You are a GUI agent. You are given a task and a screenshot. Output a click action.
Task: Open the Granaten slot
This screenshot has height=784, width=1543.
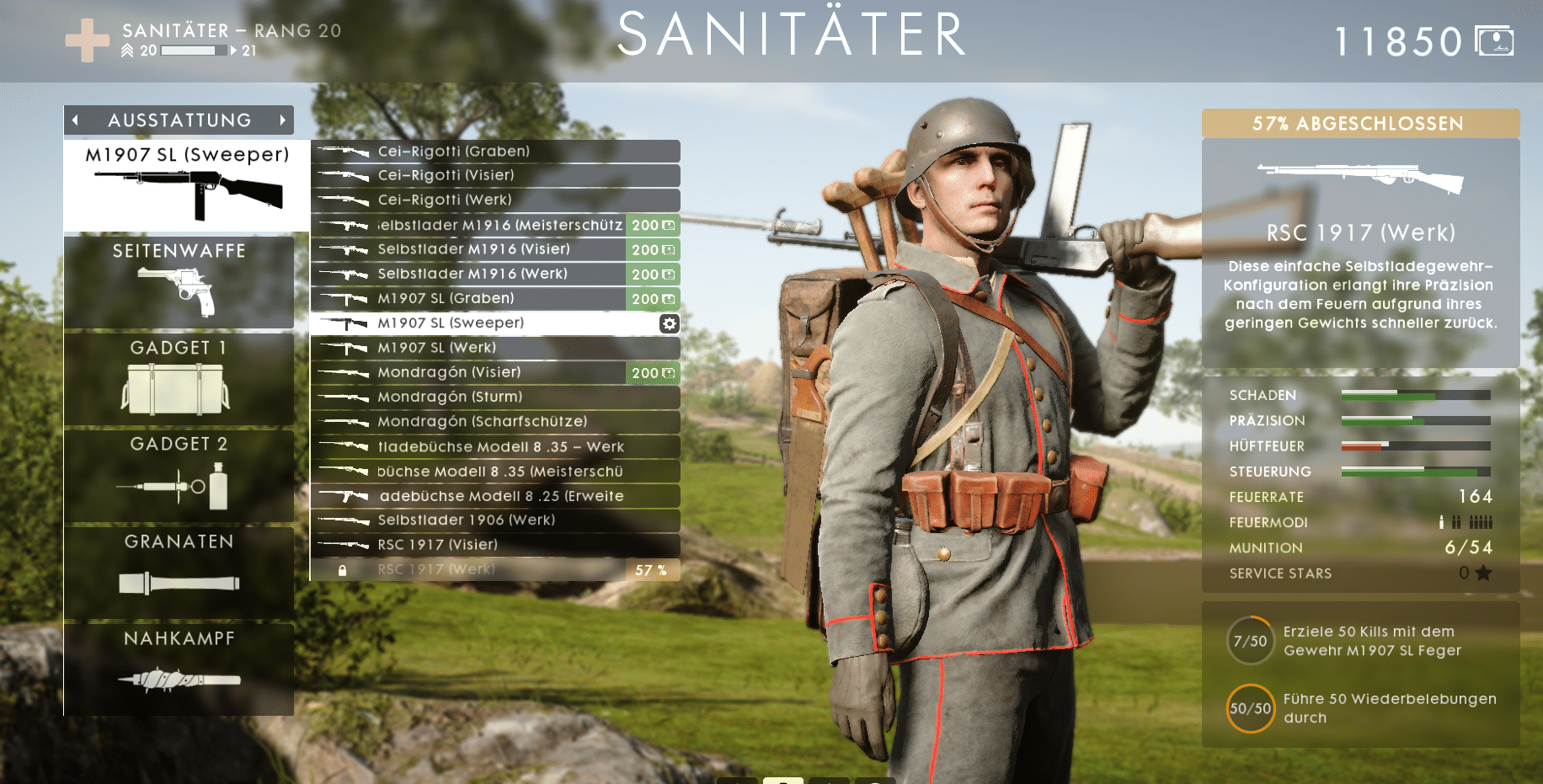click(179, 573)
